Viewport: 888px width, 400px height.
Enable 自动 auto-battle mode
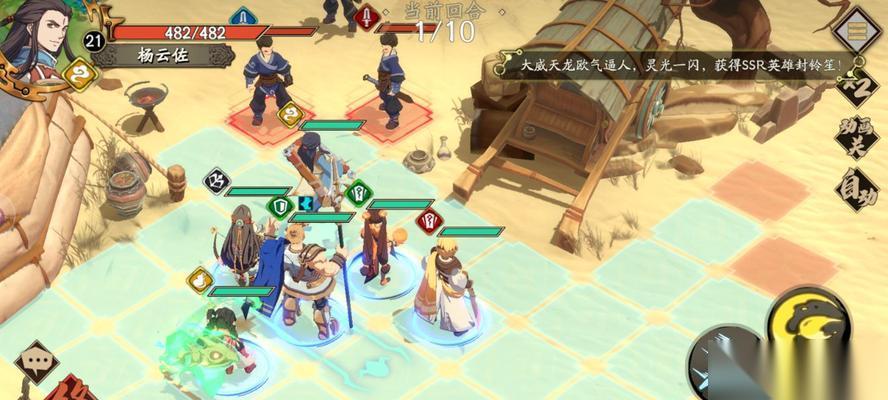point(858,186)
